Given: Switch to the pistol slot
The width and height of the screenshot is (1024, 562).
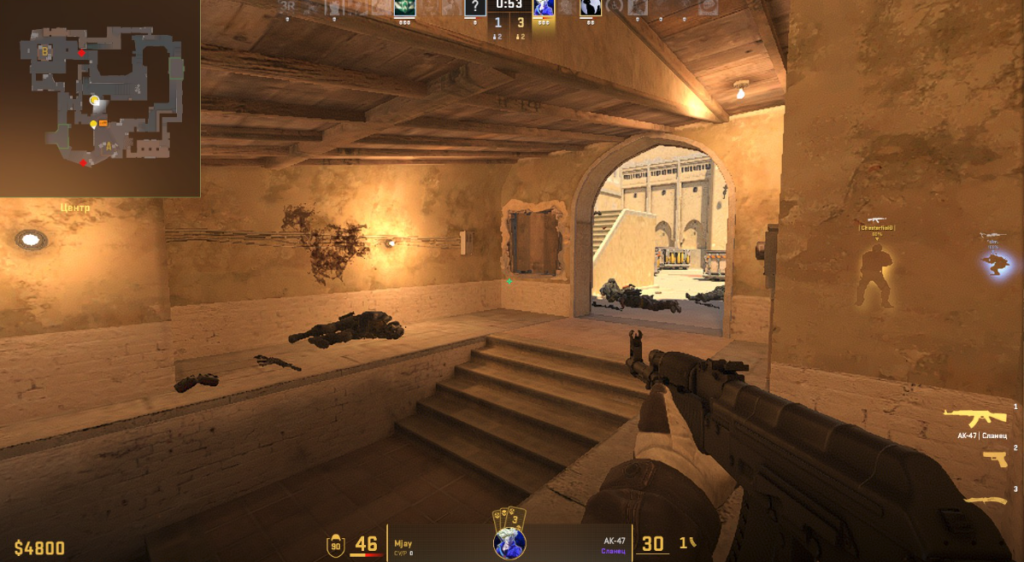Looking at the screenshot, I should pos(994,458).
